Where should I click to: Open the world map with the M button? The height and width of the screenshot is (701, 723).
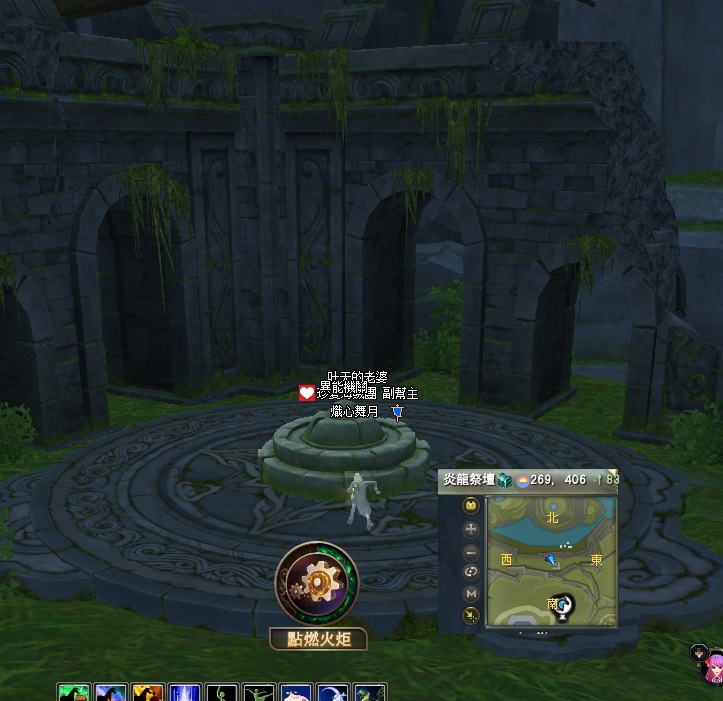(x=471, y=593)
